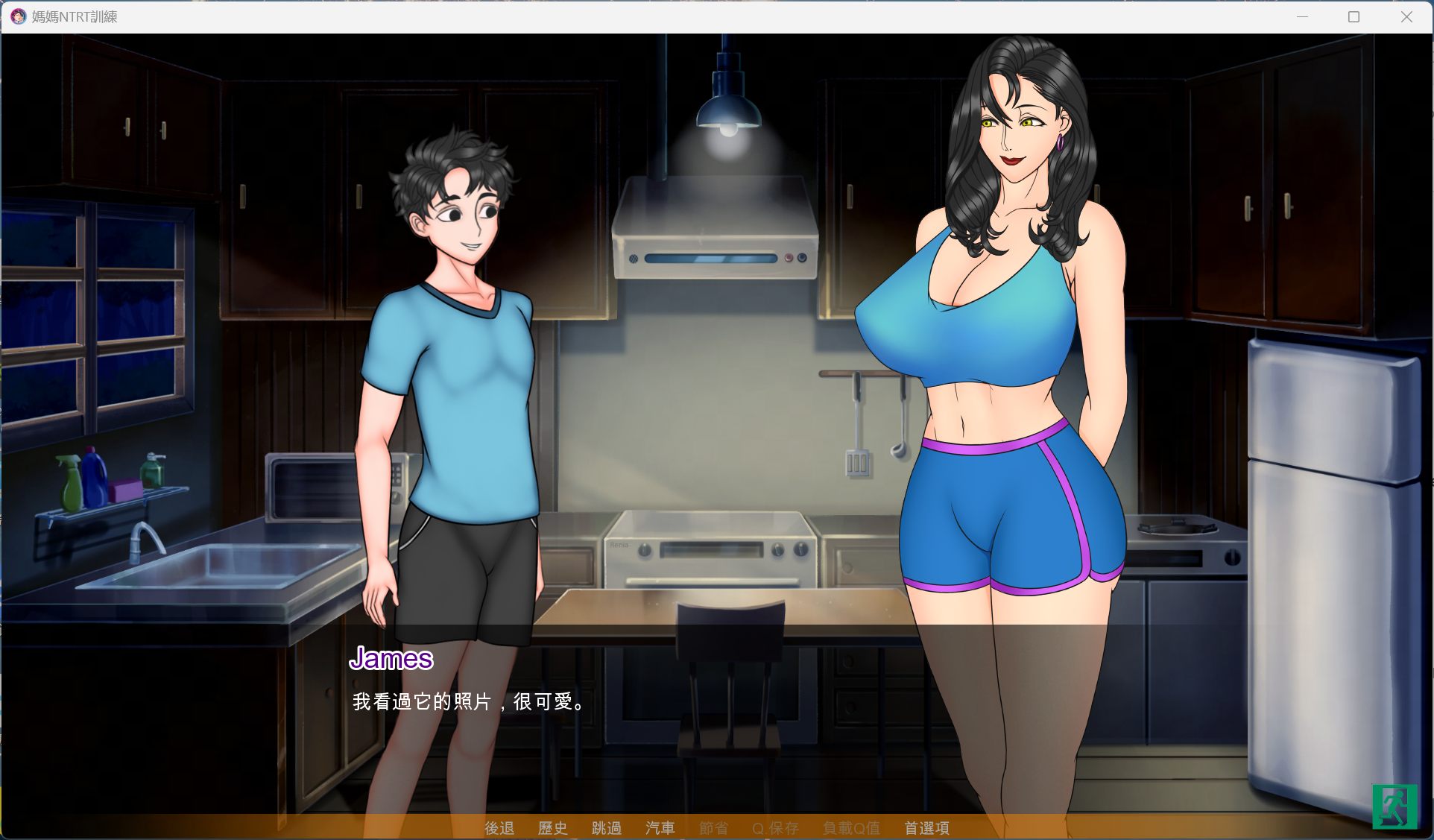
Task: Click the 節省 (save) menu entry
Action: point(714,828)
